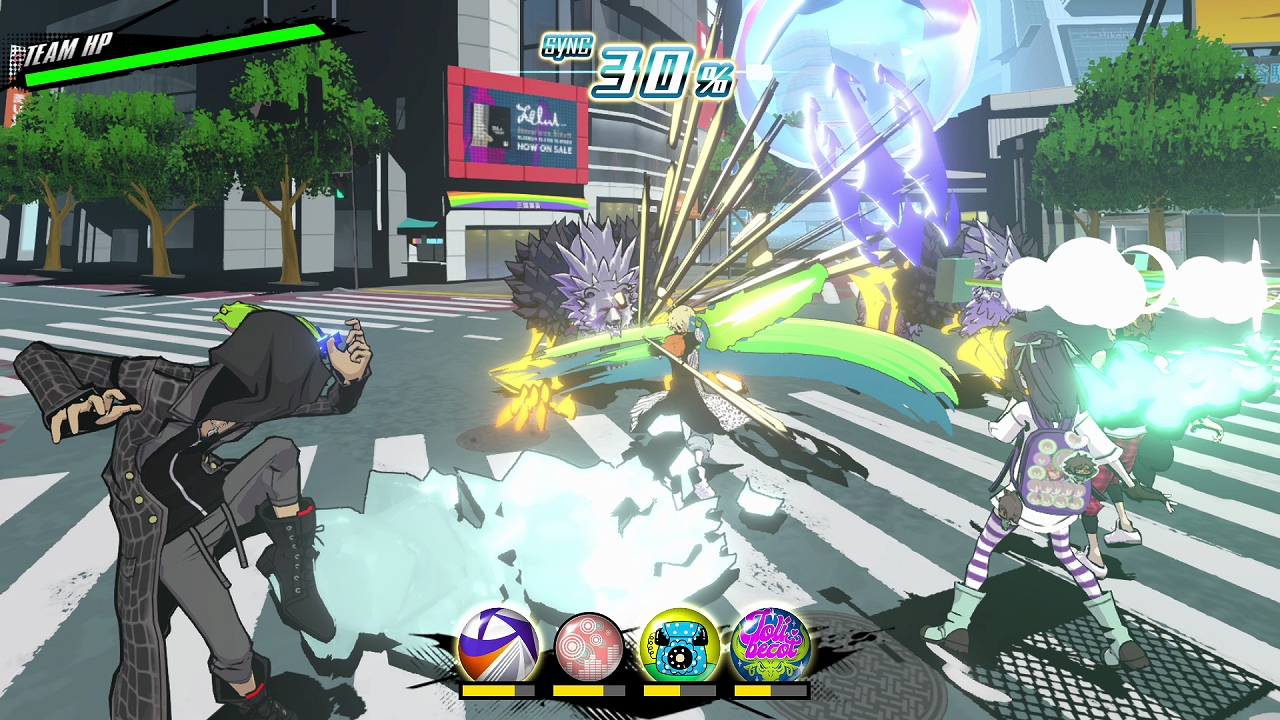The height and width of the screenshot is (720, 1280).
Task: Activate the purple and orange swirl pin
Action: coord(498,647)
